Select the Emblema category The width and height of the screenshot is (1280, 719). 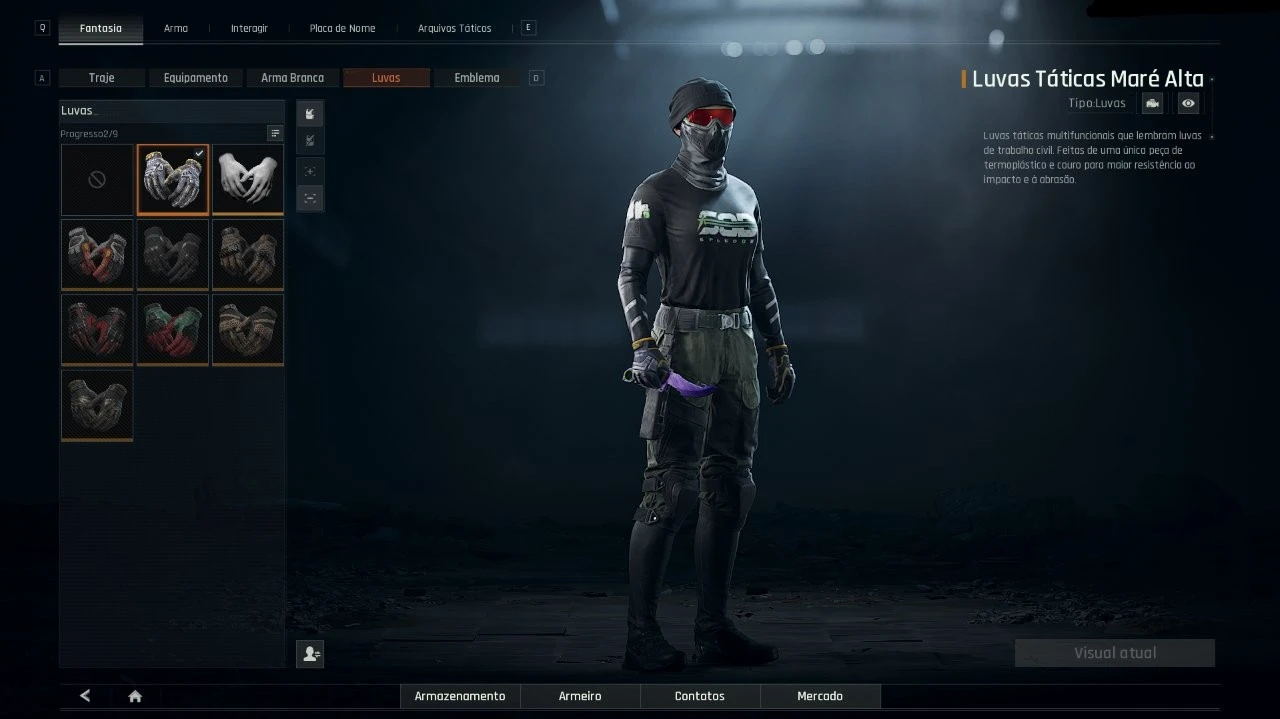click(477, 78)
